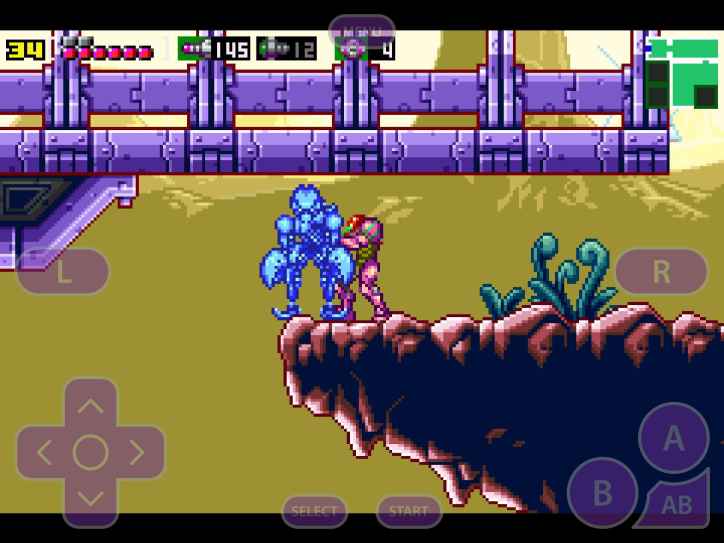The image size is (724, 543).
Task: Click the D-pad left arrow
Action: tap(43, 452)
